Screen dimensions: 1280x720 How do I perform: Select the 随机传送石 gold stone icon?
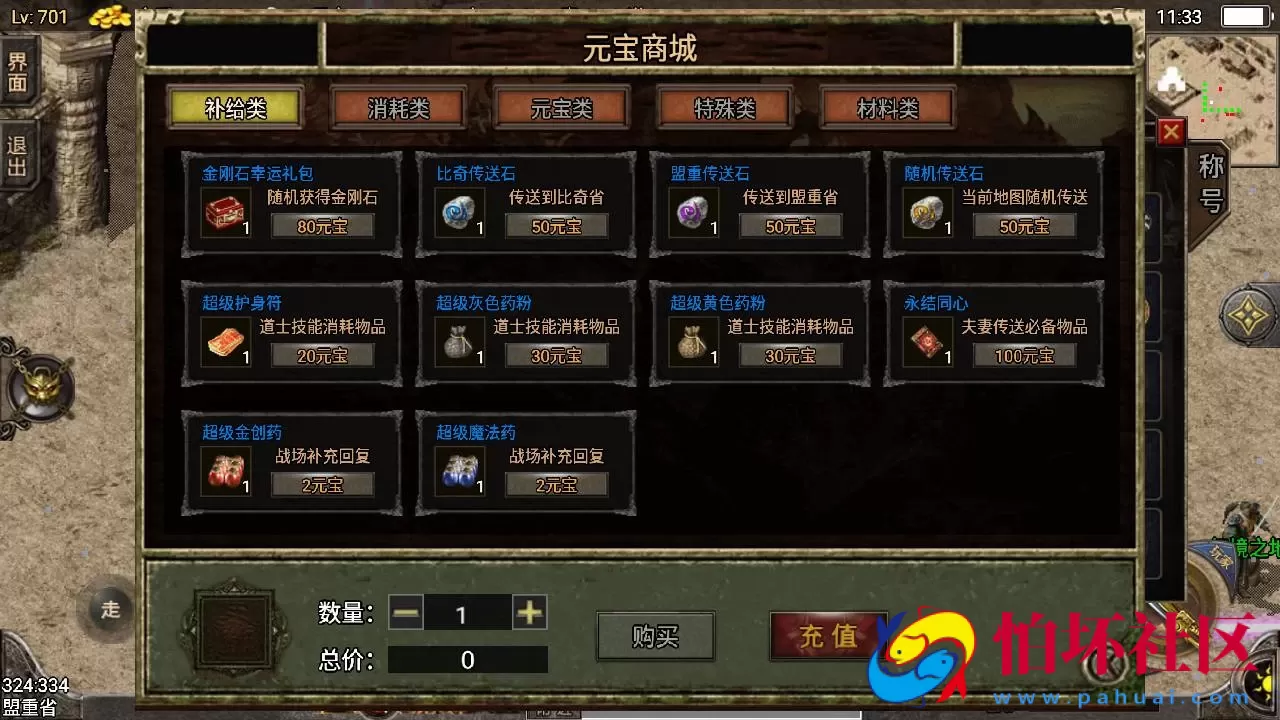click(925, 211)
